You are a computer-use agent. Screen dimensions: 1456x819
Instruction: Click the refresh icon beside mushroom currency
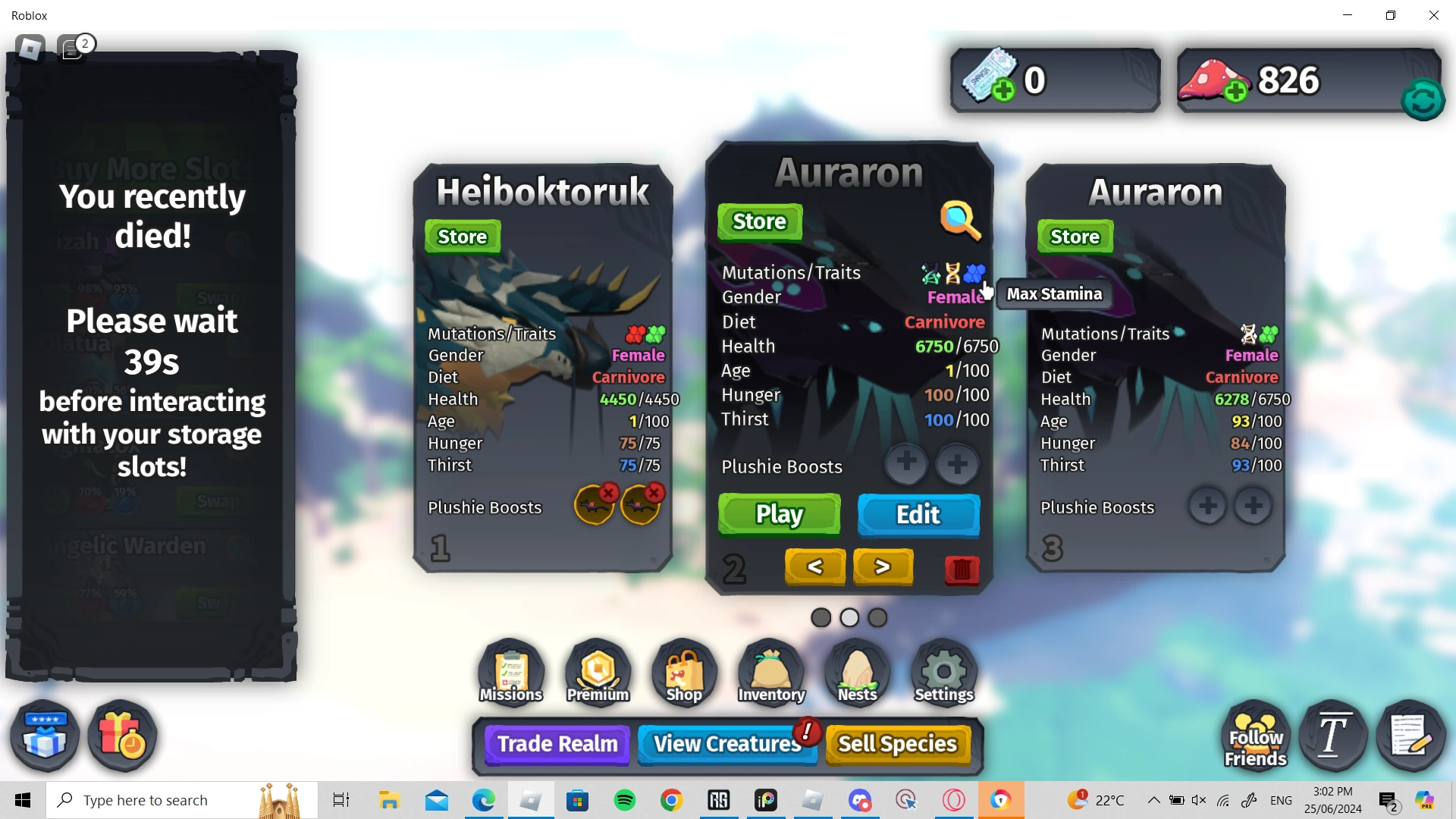coord(1423,99)
